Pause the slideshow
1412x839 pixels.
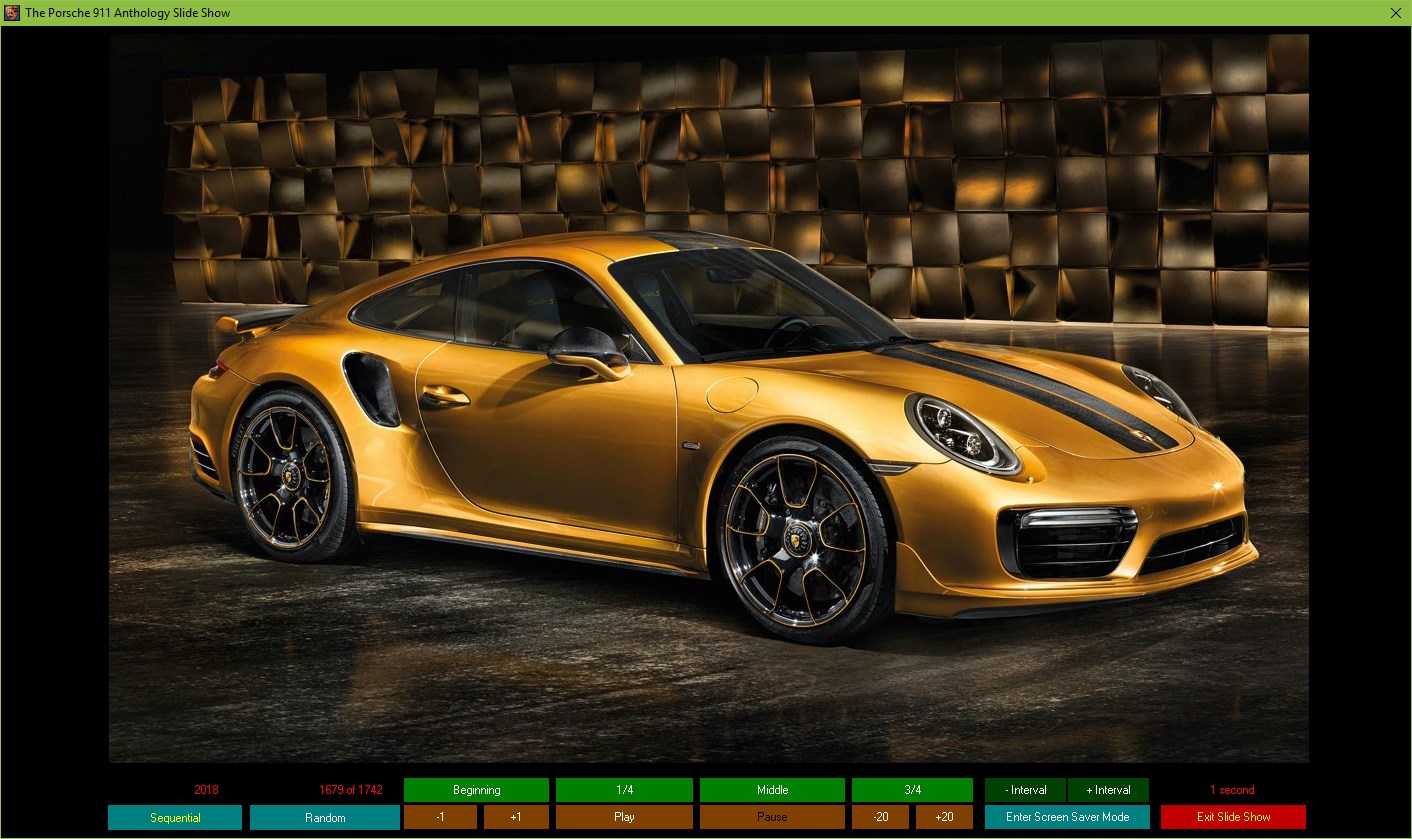[x=772, y=817]
